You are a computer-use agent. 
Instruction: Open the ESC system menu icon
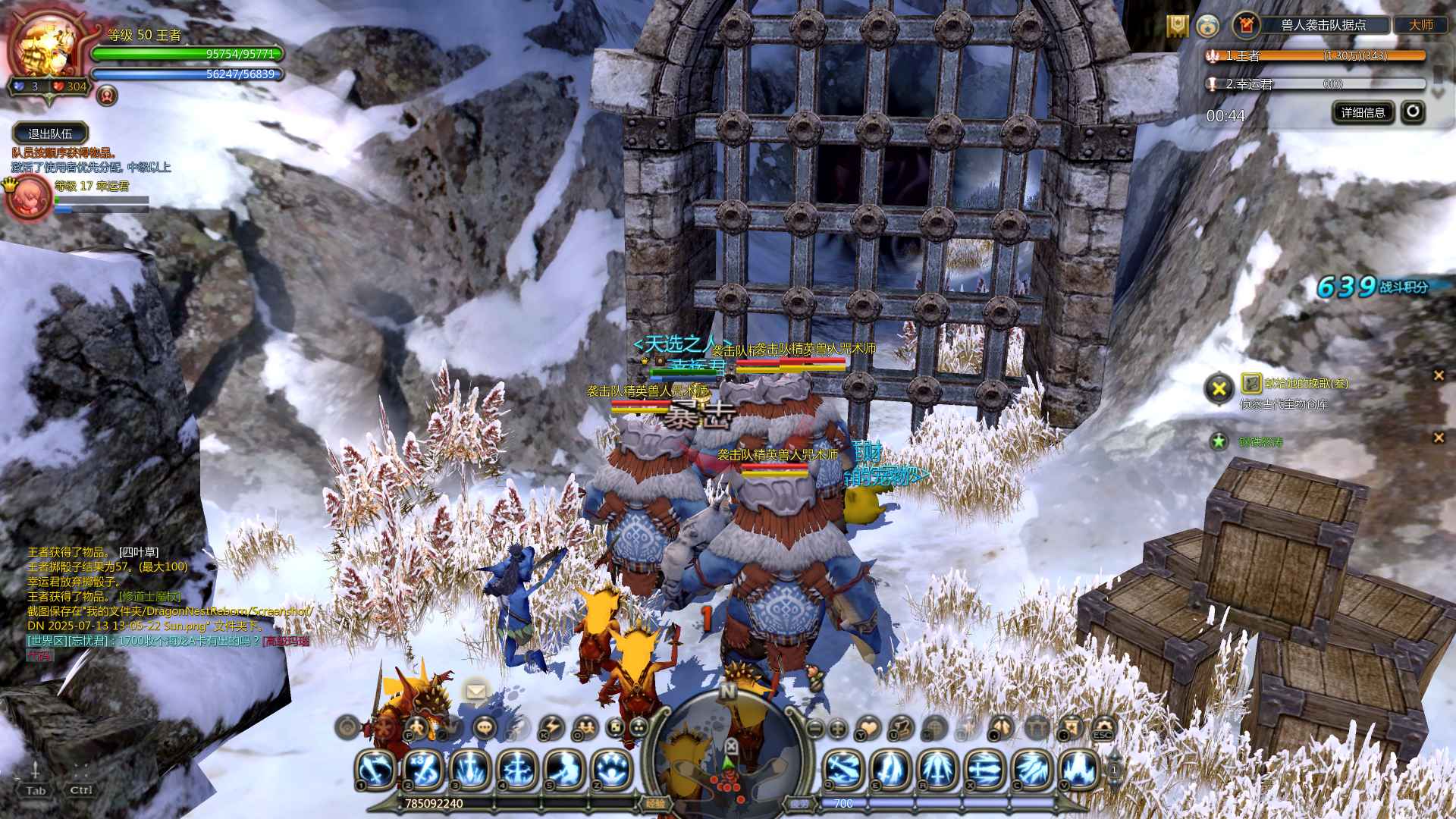point(1103,728)
